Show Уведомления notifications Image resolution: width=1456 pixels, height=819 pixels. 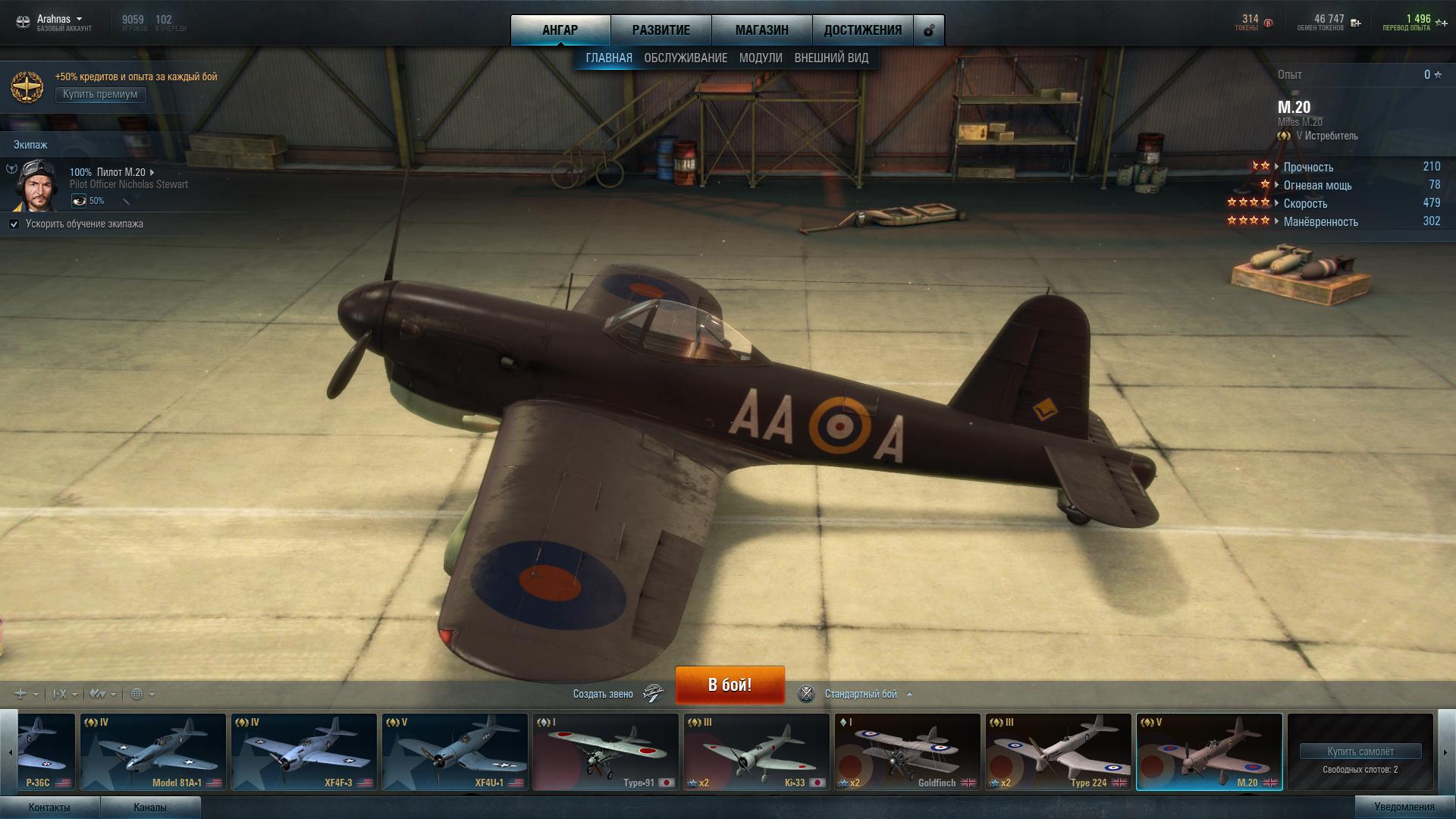point(1404,807)
